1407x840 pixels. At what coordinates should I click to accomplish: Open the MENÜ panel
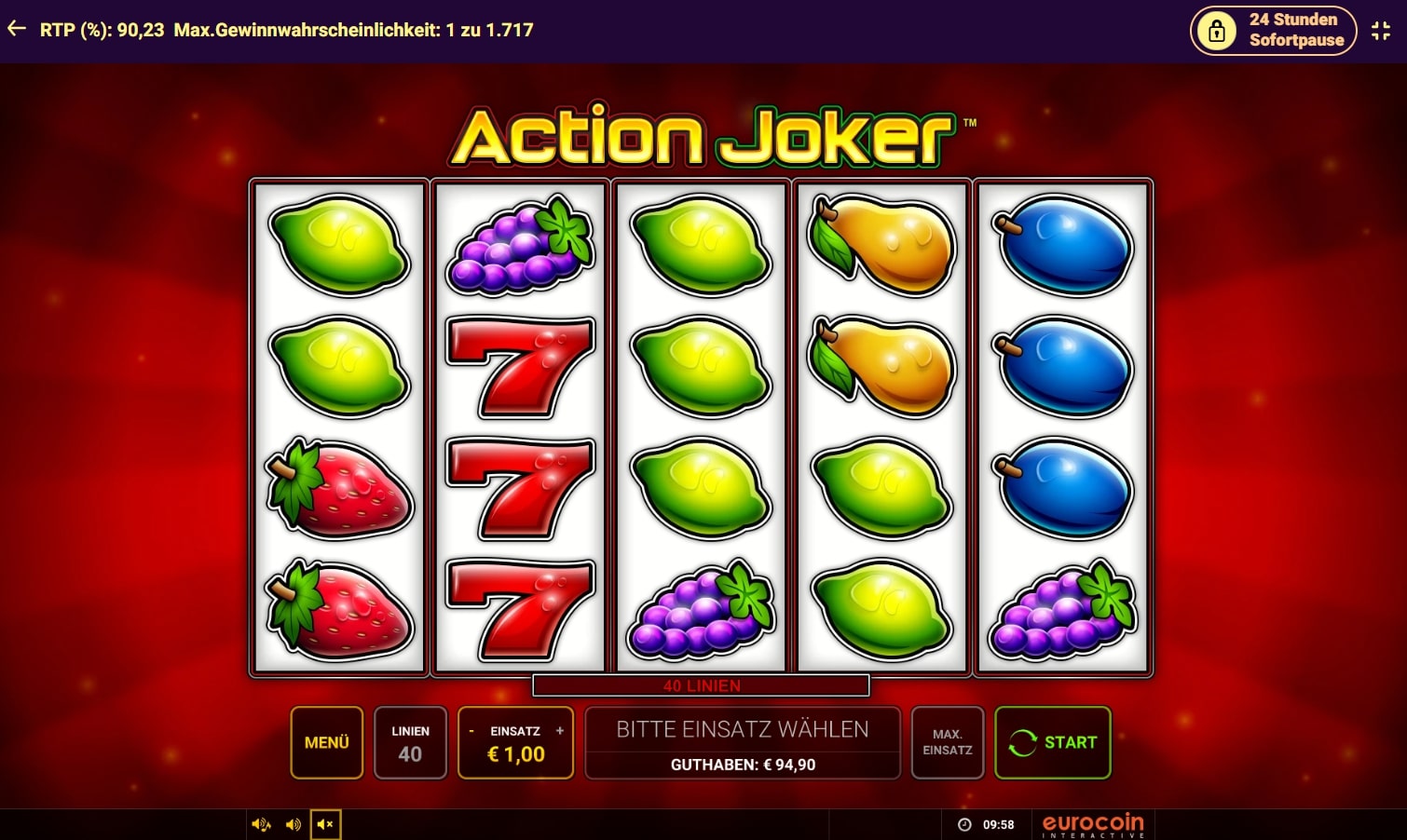pos(326,742)
